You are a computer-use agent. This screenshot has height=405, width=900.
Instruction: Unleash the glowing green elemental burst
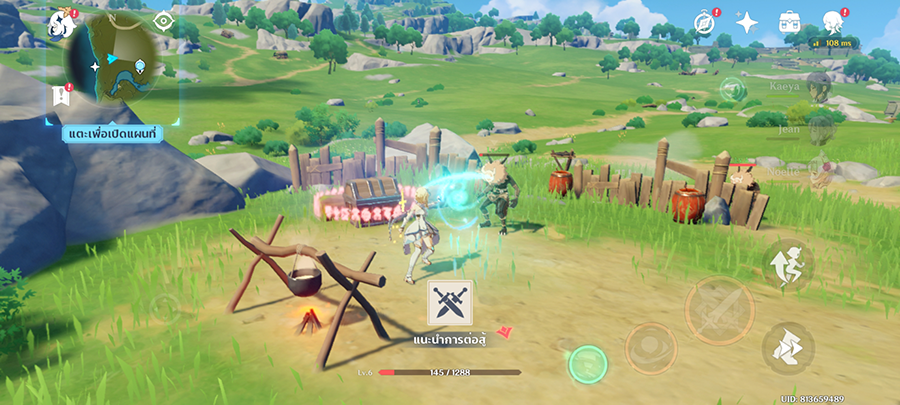[588, 364]
